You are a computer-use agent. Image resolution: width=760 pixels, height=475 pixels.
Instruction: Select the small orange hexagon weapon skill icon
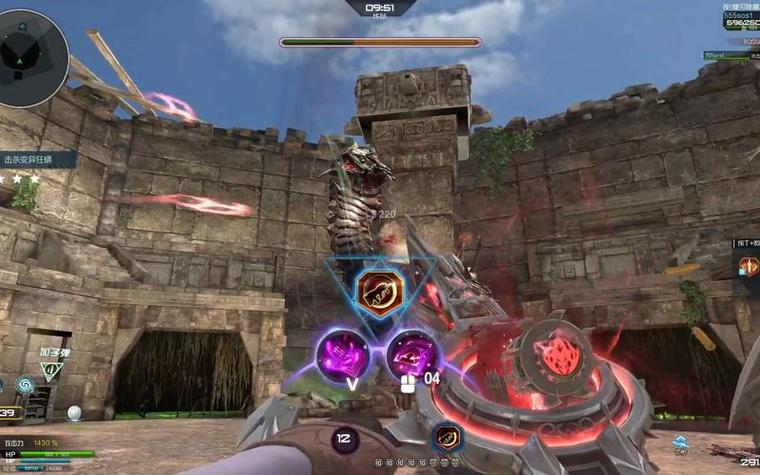447,436
